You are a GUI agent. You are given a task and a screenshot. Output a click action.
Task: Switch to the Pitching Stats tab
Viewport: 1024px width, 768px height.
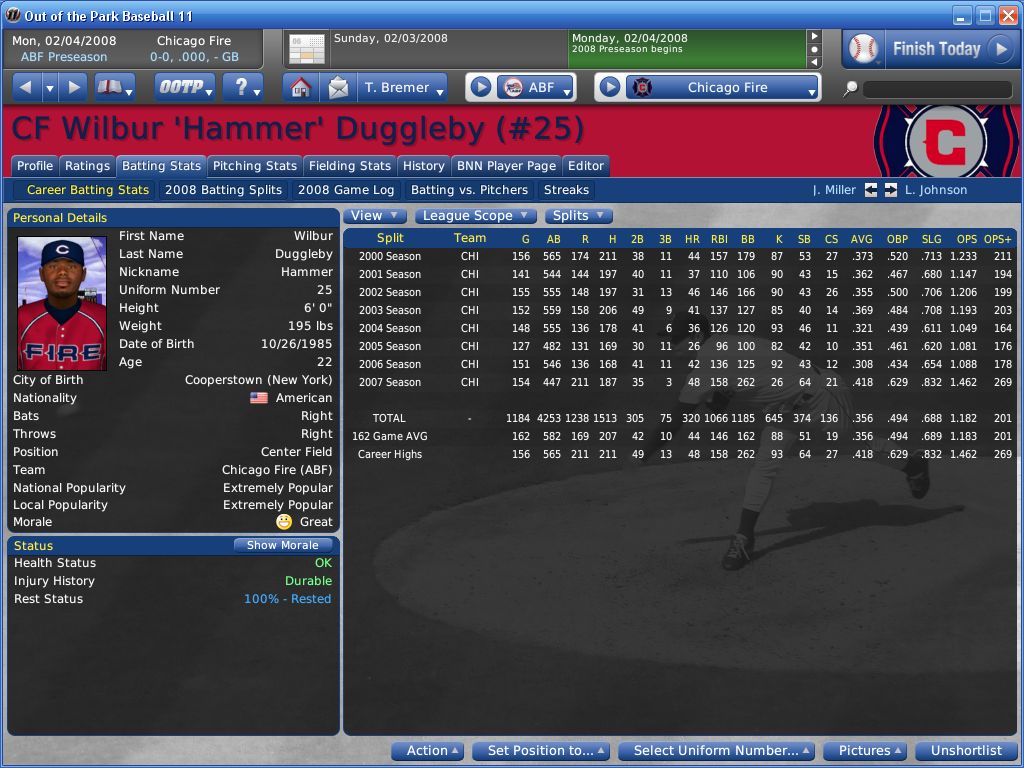tap(255, 166)
